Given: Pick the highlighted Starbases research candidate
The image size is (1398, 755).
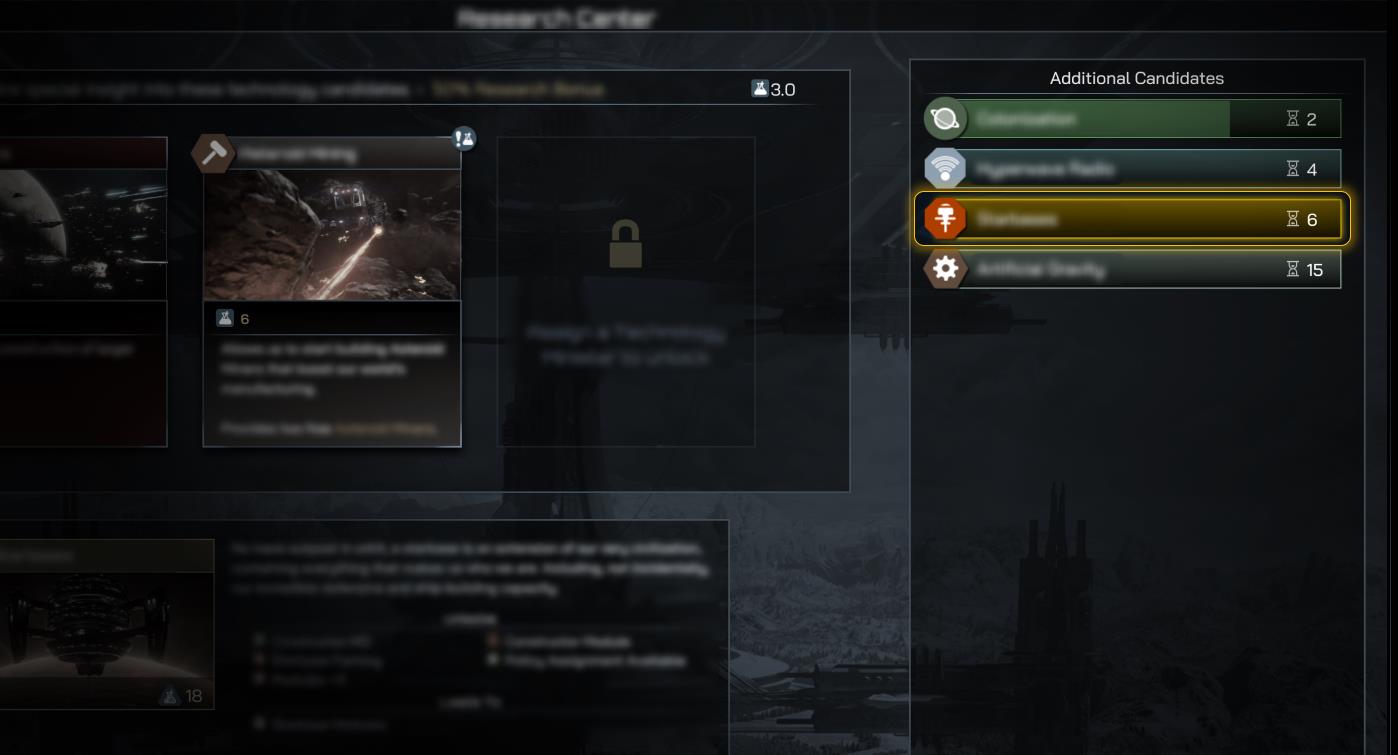Looking at the screenshot, I should coord(1132,219).
